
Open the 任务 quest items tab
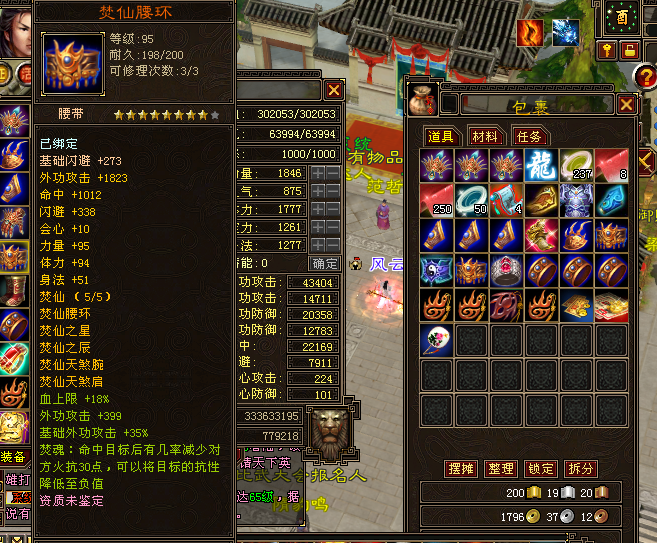528,136
